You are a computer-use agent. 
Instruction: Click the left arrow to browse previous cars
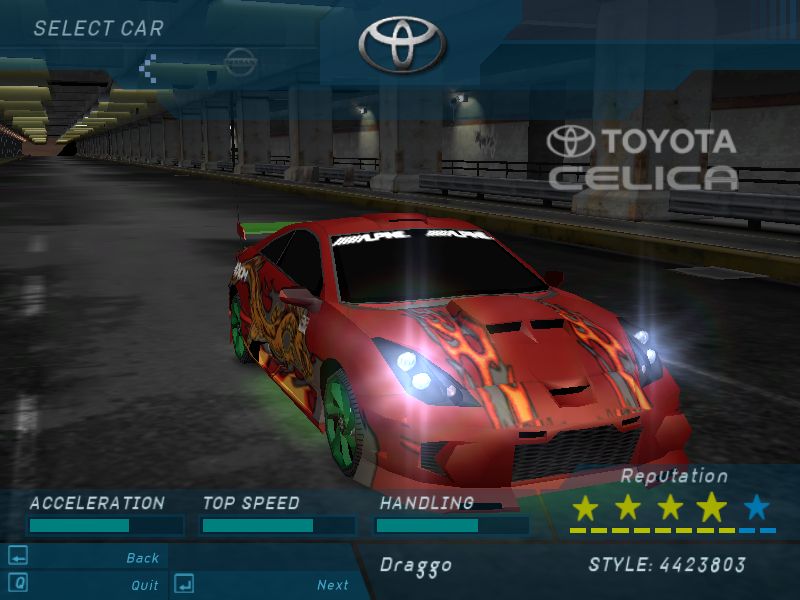(x=150, y=68)
